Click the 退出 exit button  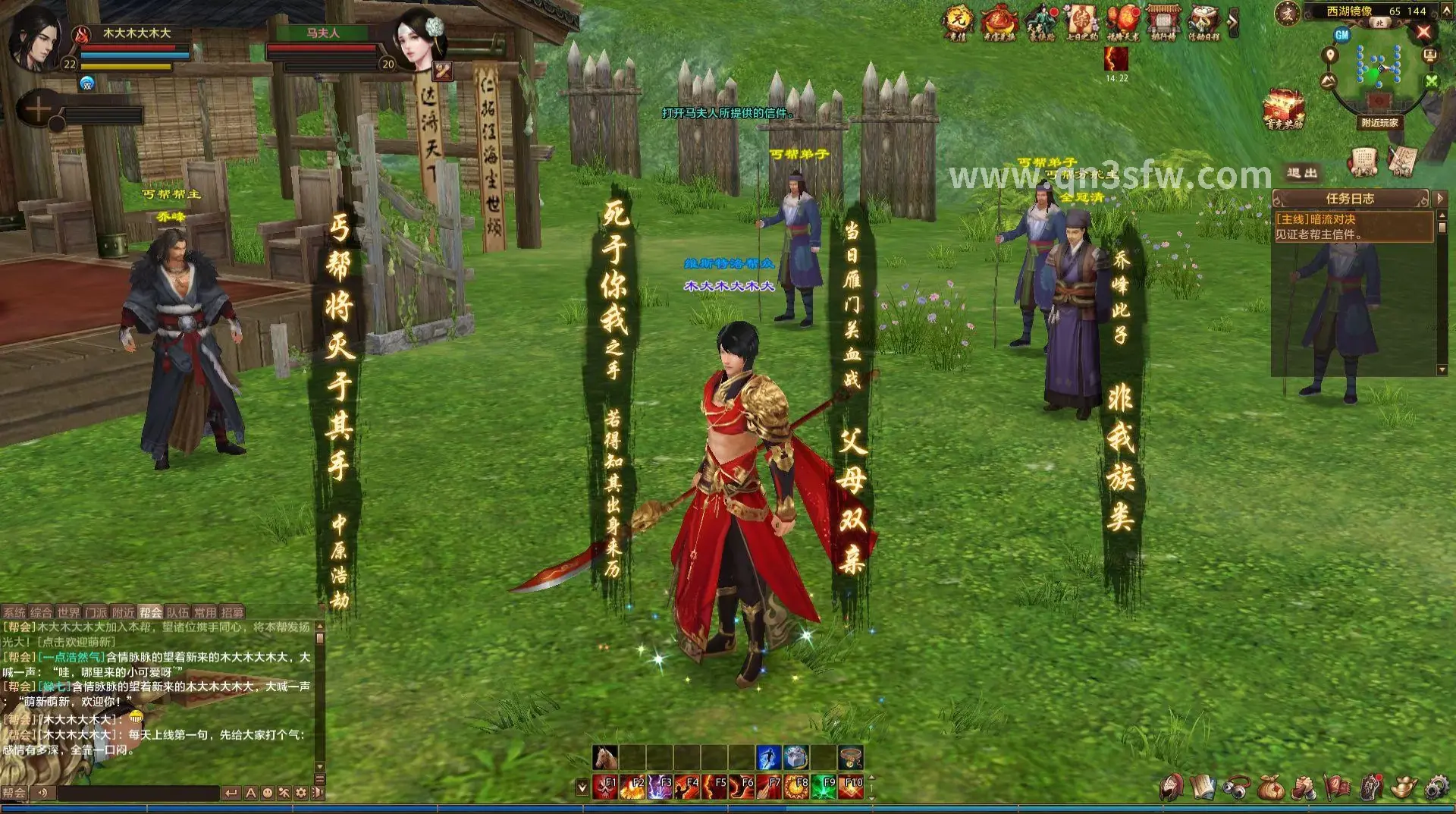[x=1302, y=173]
